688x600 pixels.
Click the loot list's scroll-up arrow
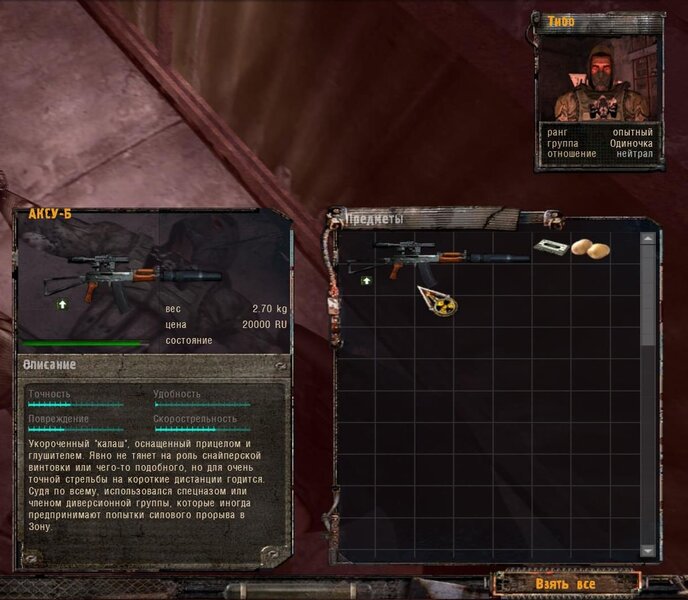(648, 240)
